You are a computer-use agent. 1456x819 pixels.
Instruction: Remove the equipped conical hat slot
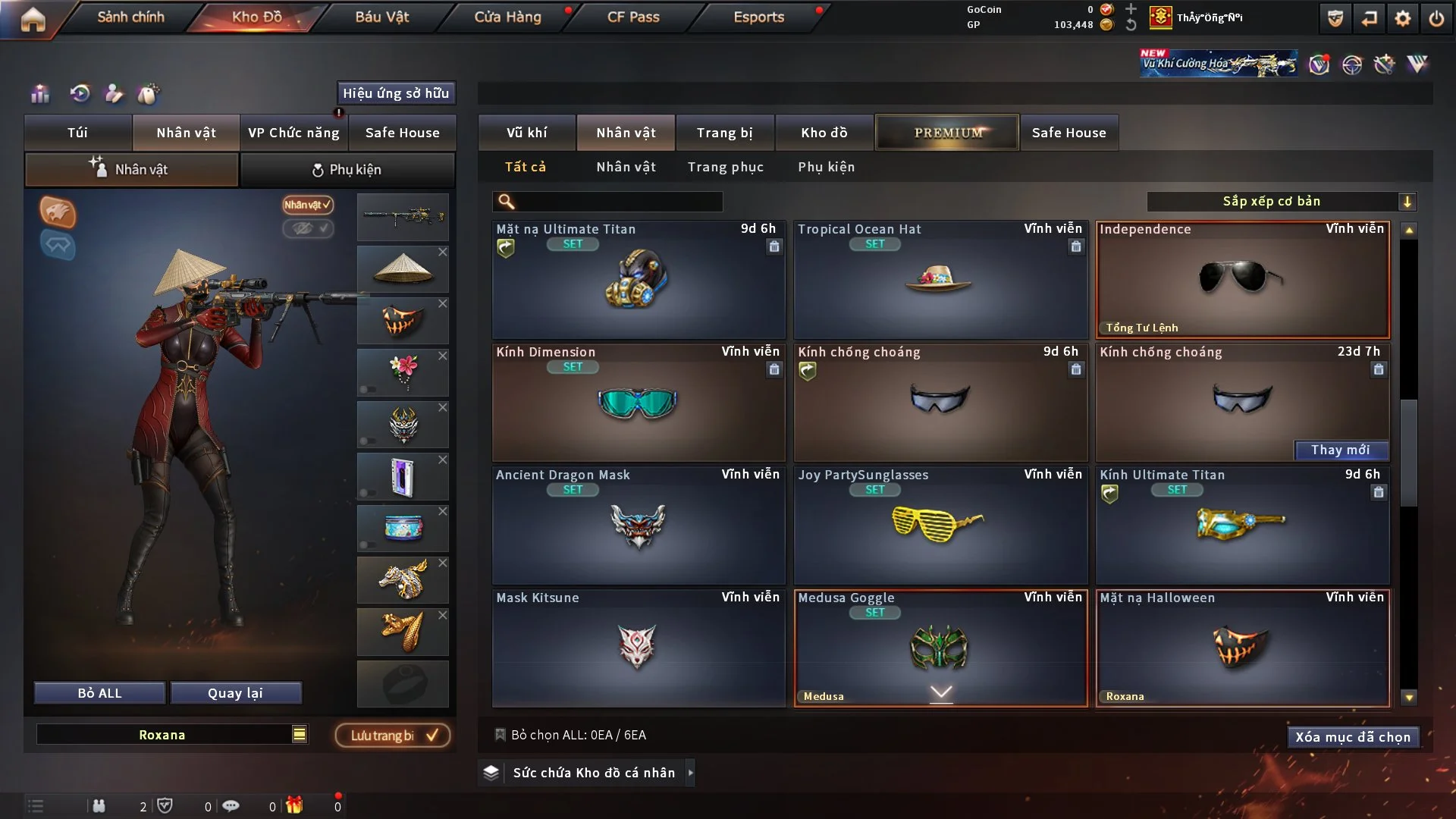(x=443, y=252)
